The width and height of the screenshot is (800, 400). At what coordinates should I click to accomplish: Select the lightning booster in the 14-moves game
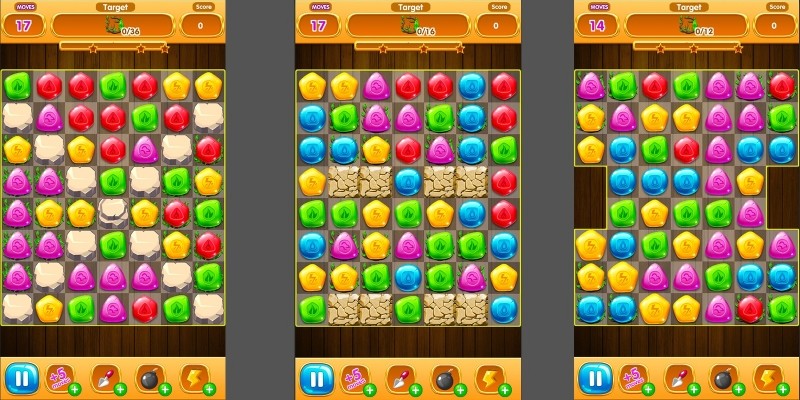(768, 378)
